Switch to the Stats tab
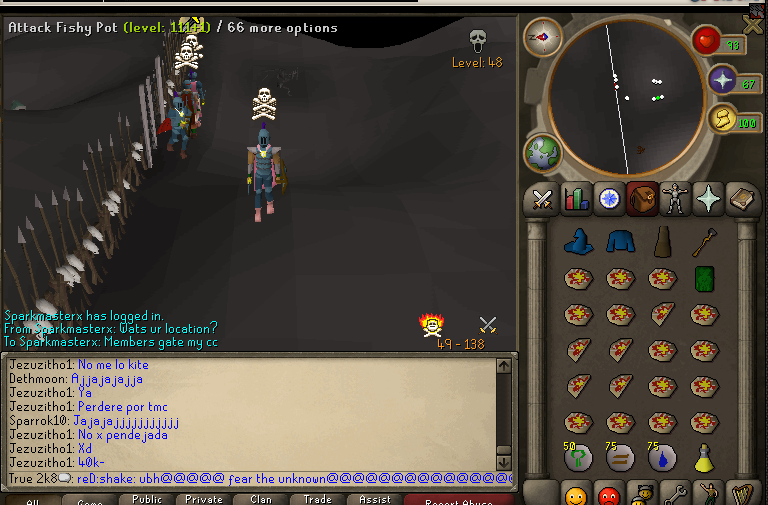The image size is (768, 505). tap(575, 200)
